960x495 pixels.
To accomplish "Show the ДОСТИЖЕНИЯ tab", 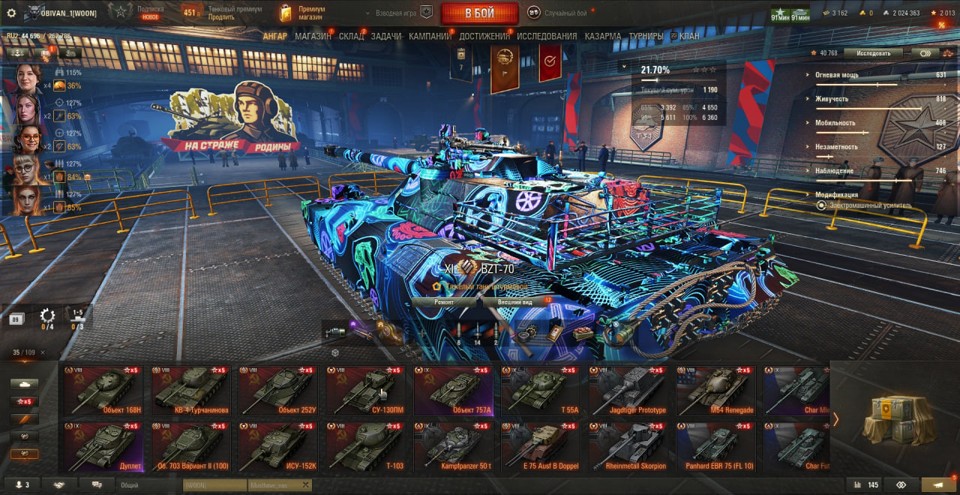I will [485, 36].
